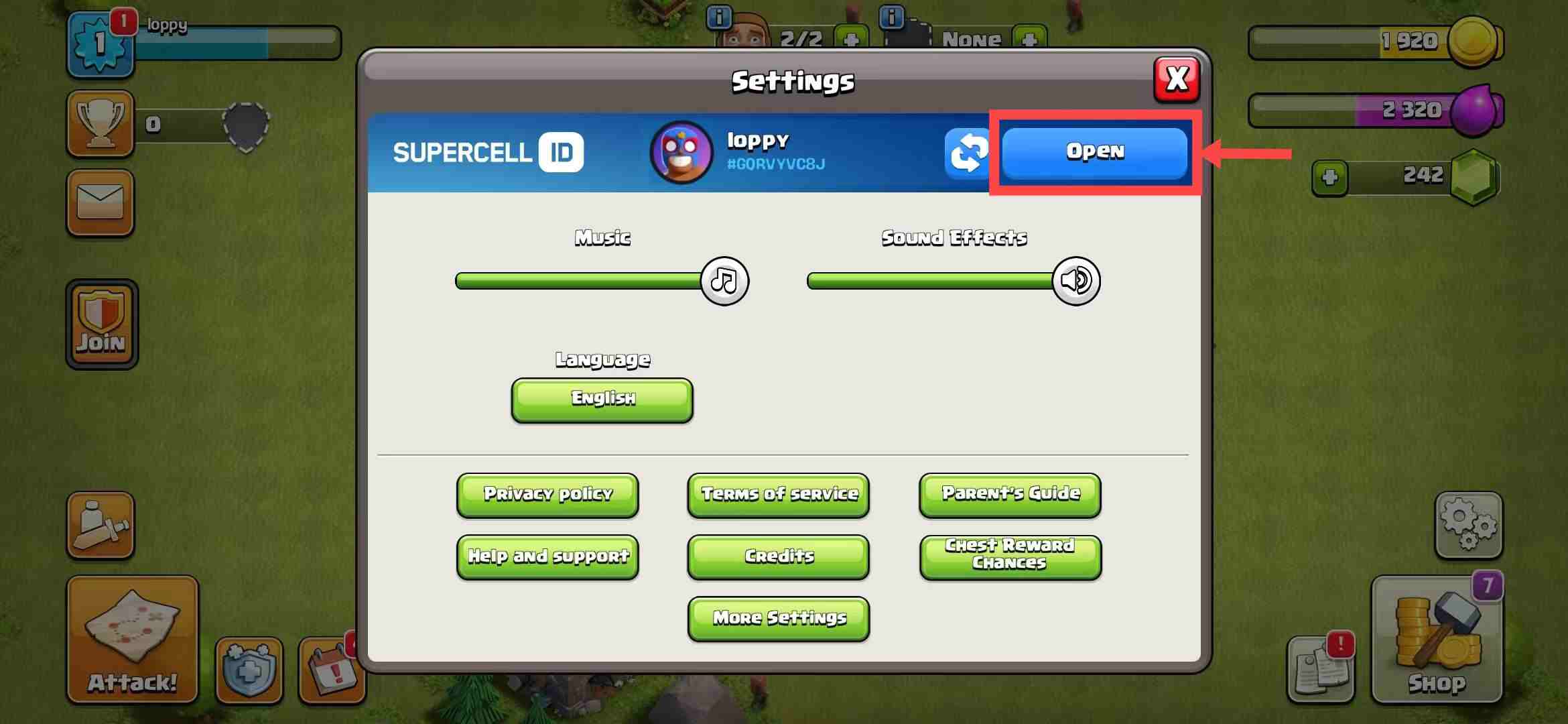Toggle the Music volume speaker icon
The image size is (1568, 724).
coord(726,281)
